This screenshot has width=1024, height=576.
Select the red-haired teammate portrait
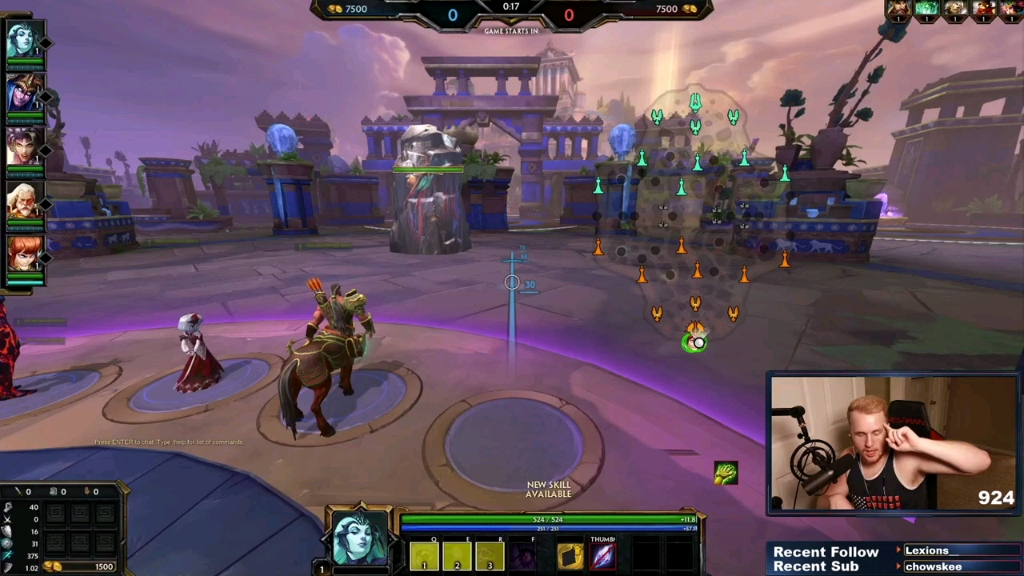click(x=22, y=252)
